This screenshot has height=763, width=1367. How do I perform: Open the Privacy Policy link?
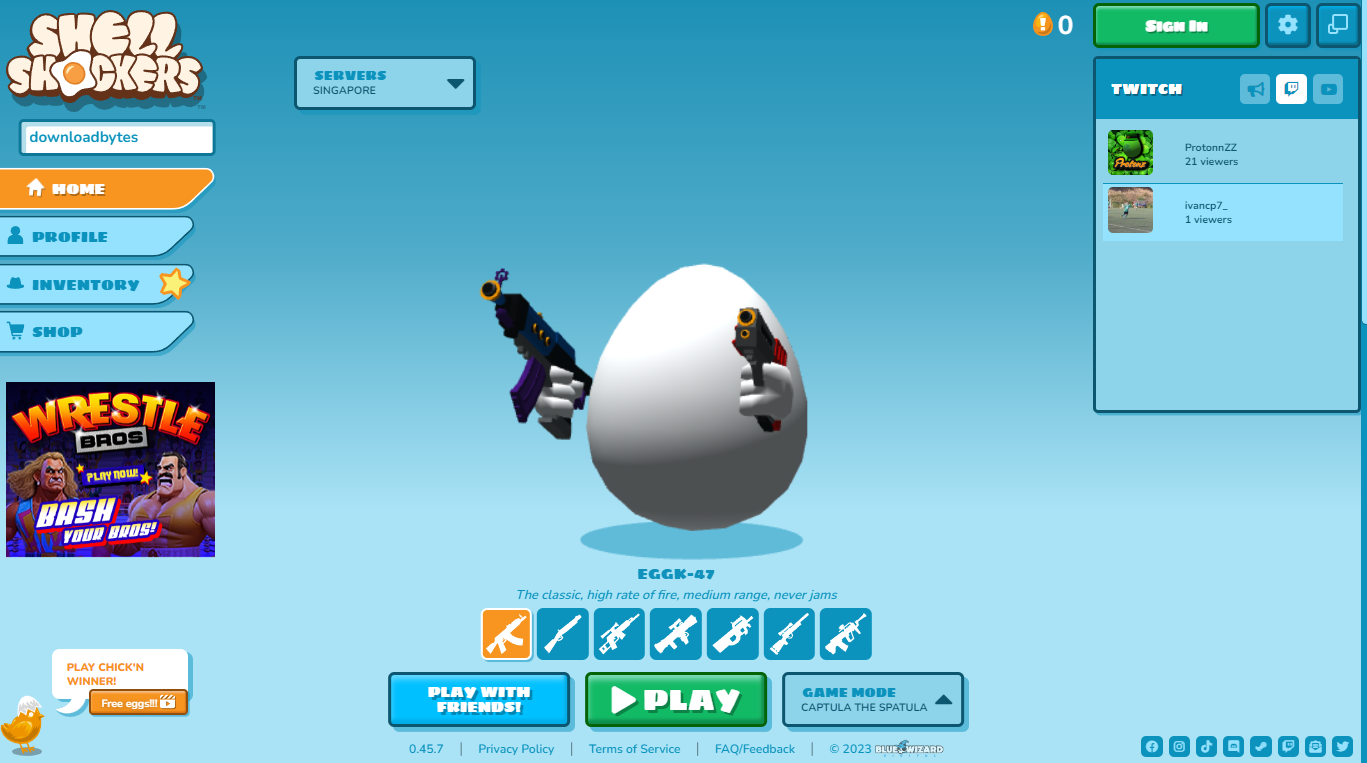pos(516,748)
